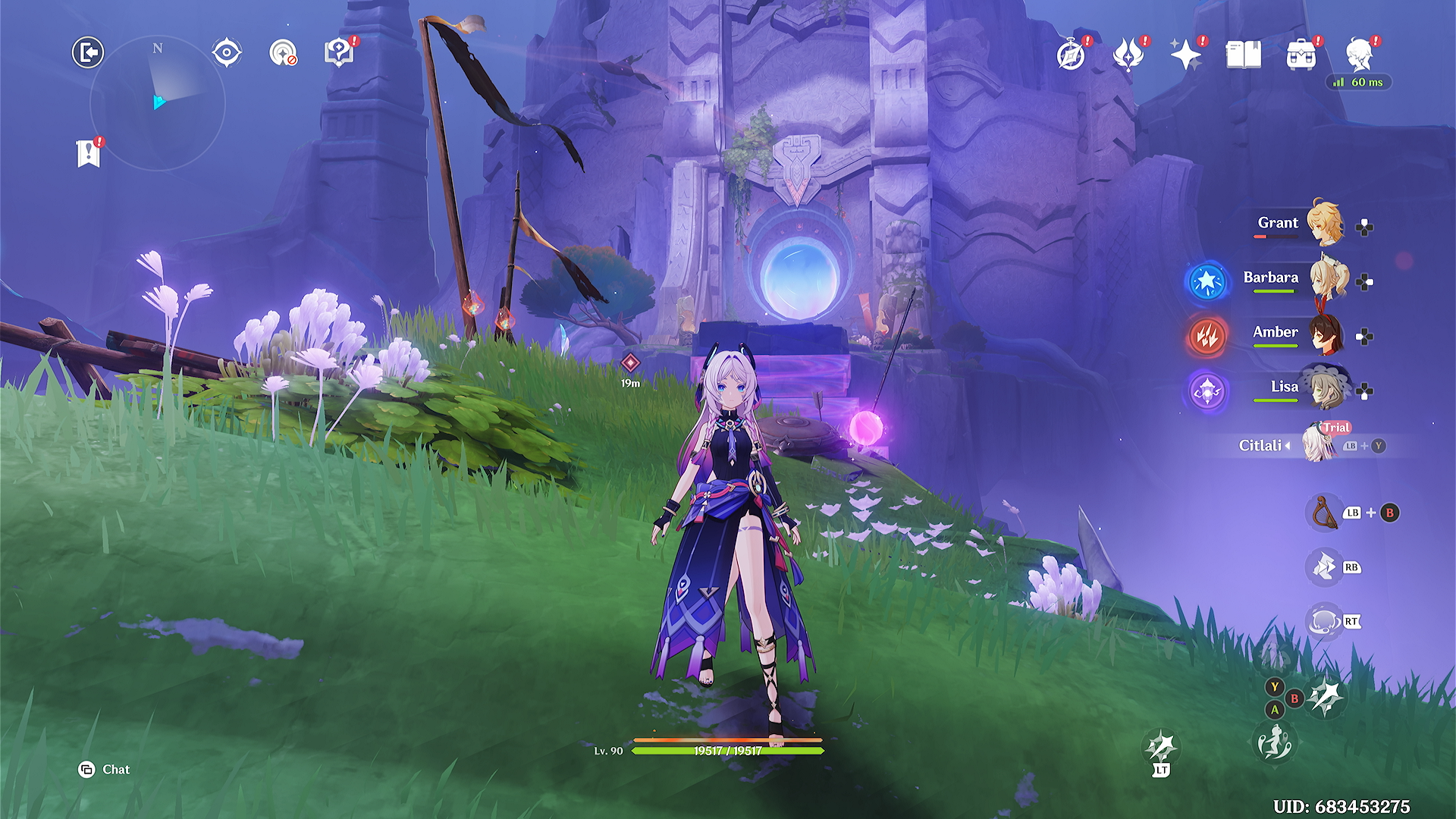Screen dimensions: 1456x819
Task: Click the exit door icon
Action: [88, 53]
